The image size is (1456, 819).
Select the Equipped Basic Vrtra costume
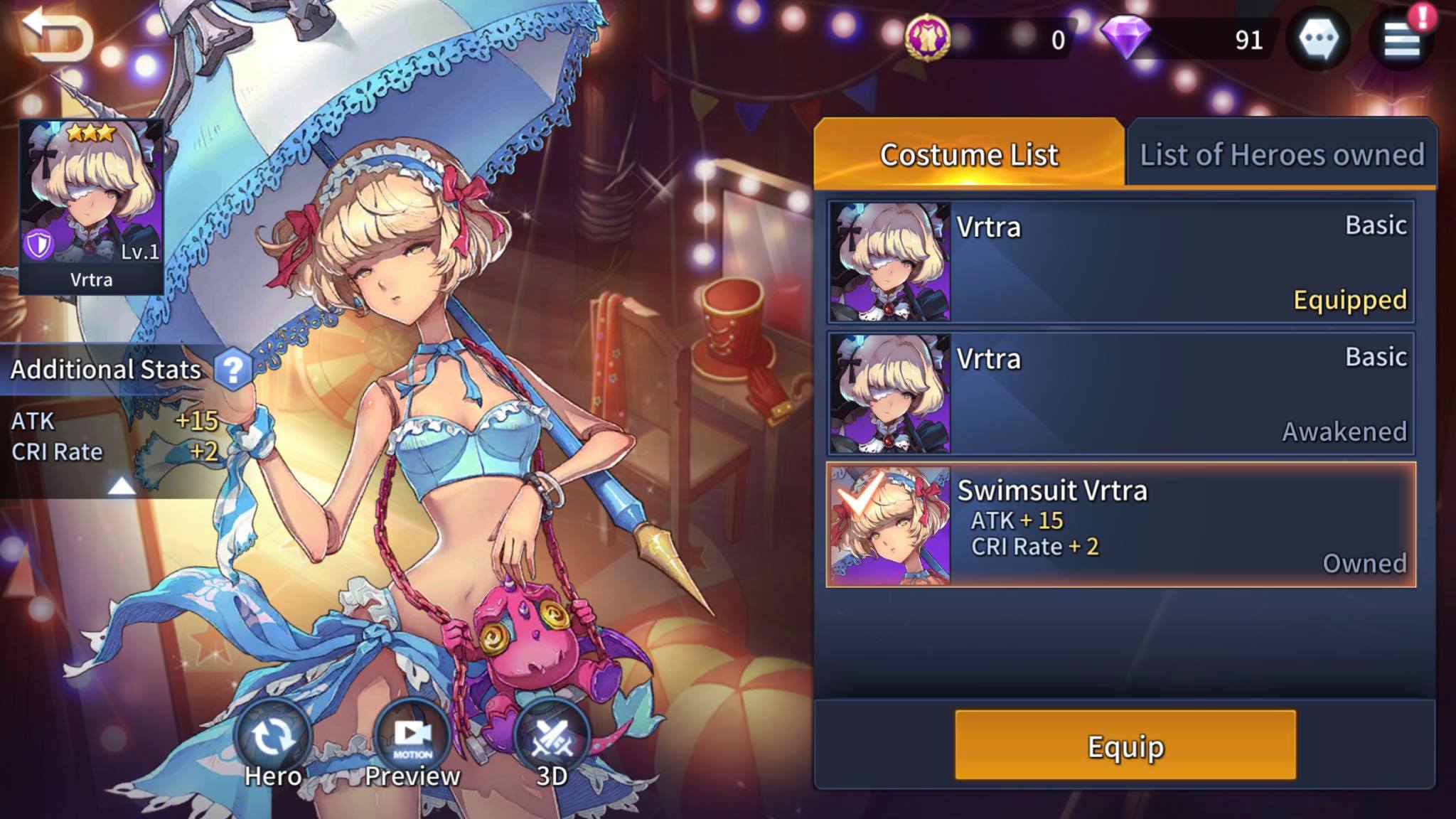(1120, 262)
